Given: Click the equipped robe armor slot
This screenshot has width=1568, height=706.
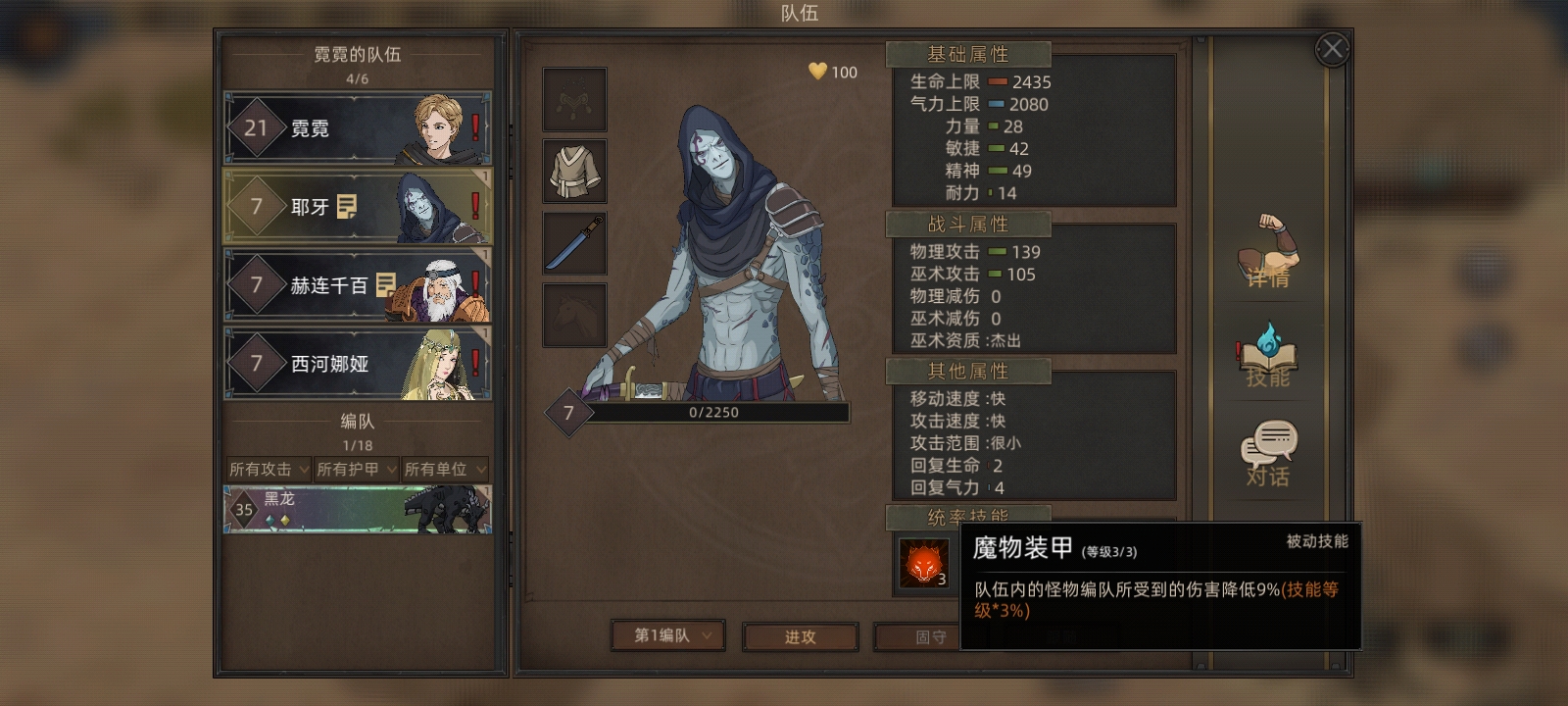Looking at the screenshot, I should 575,171.
